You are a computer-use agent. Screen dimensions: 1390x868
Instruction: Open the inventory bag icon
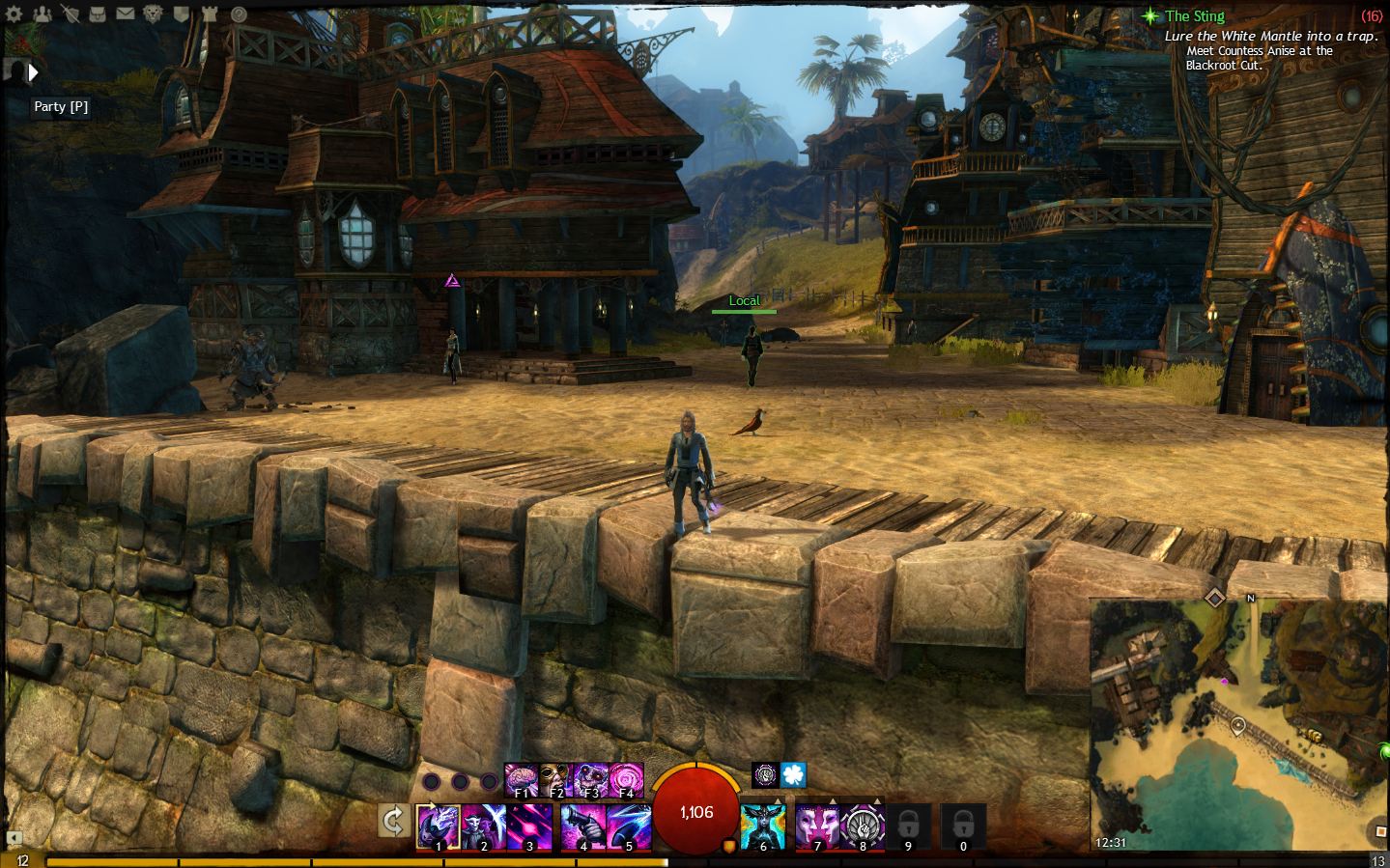pos(97,14)
